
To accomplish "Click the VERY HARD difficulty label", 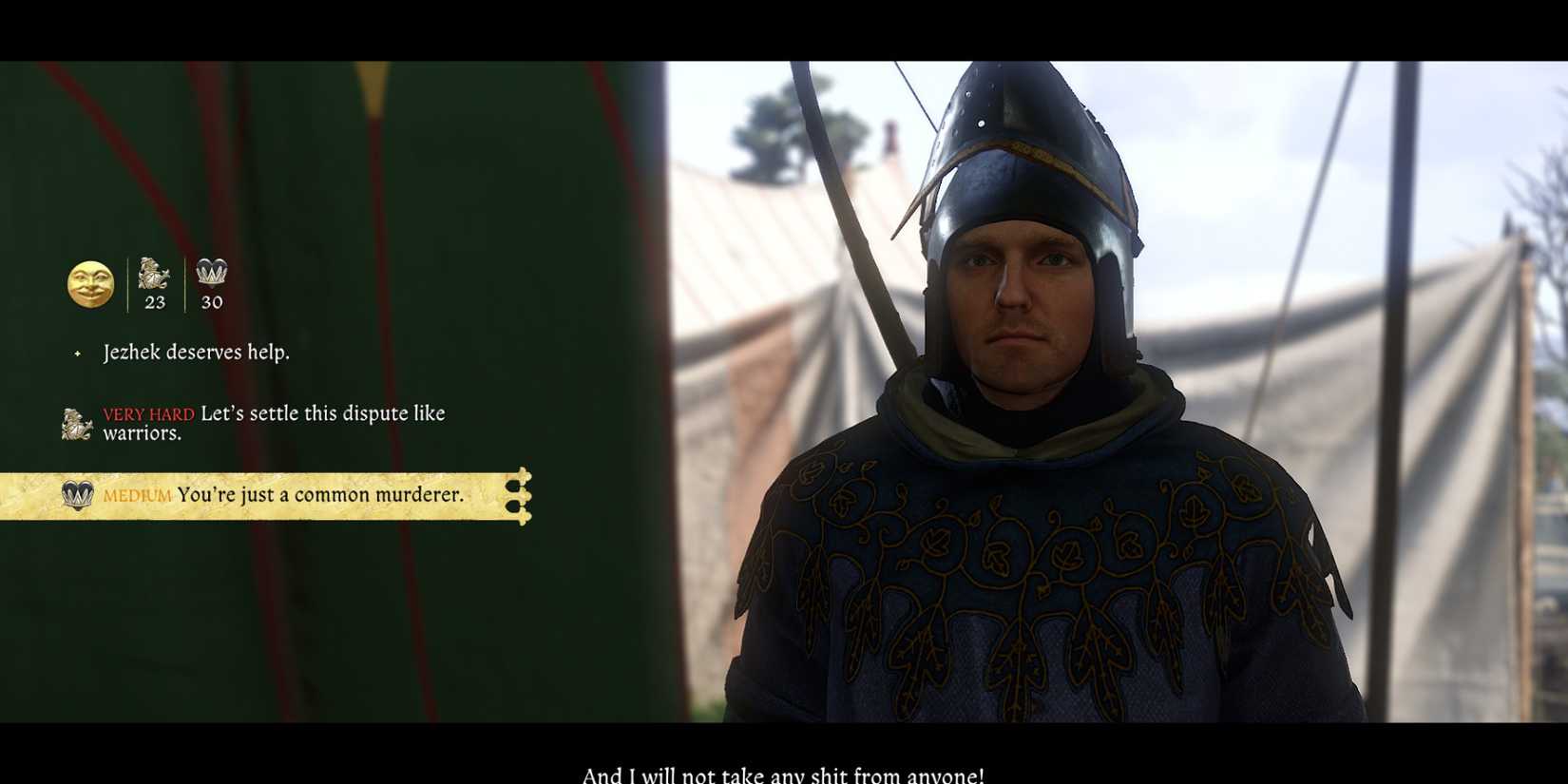I will (147, 413).
